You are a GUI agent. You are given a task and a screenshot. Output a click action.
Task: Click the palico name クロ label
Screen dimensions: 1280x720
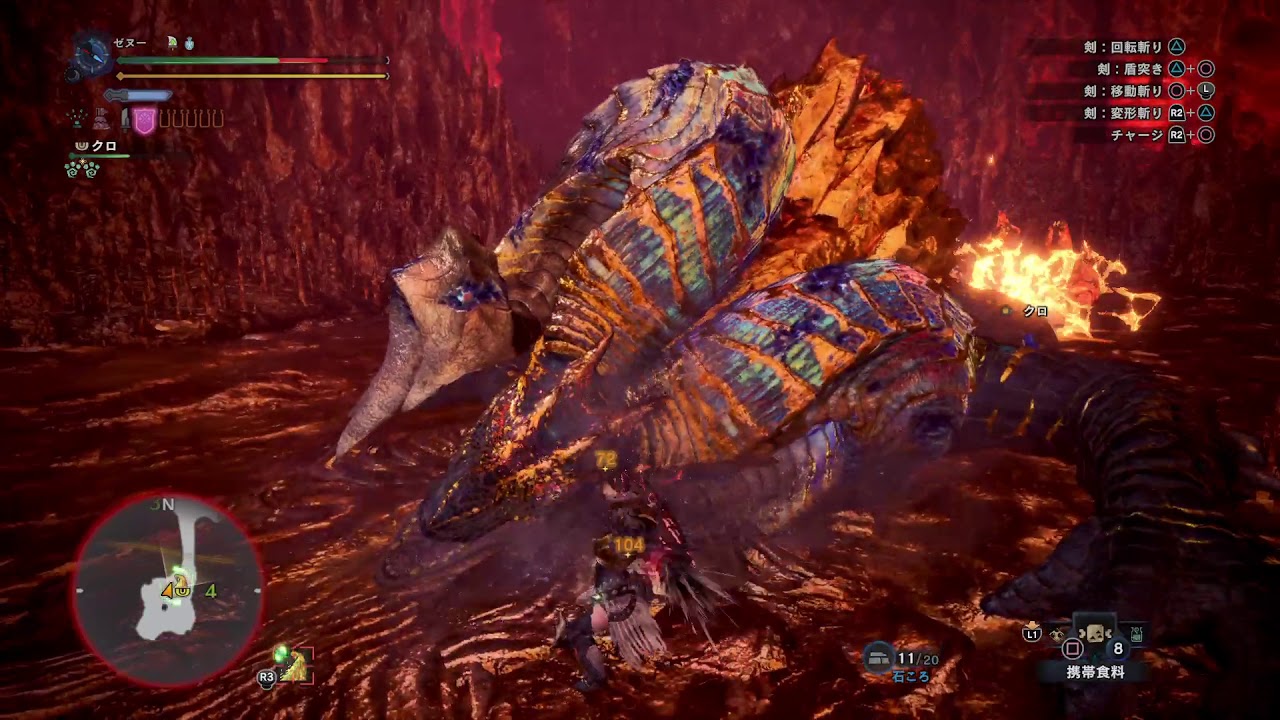click(x=102, y=146)
